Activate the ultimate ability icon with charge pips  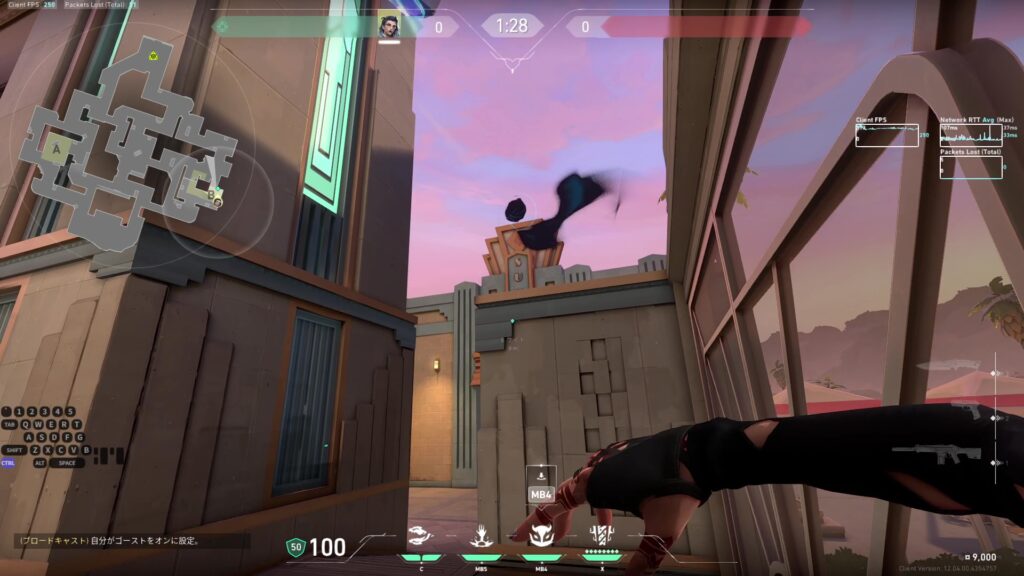point(601,535)
